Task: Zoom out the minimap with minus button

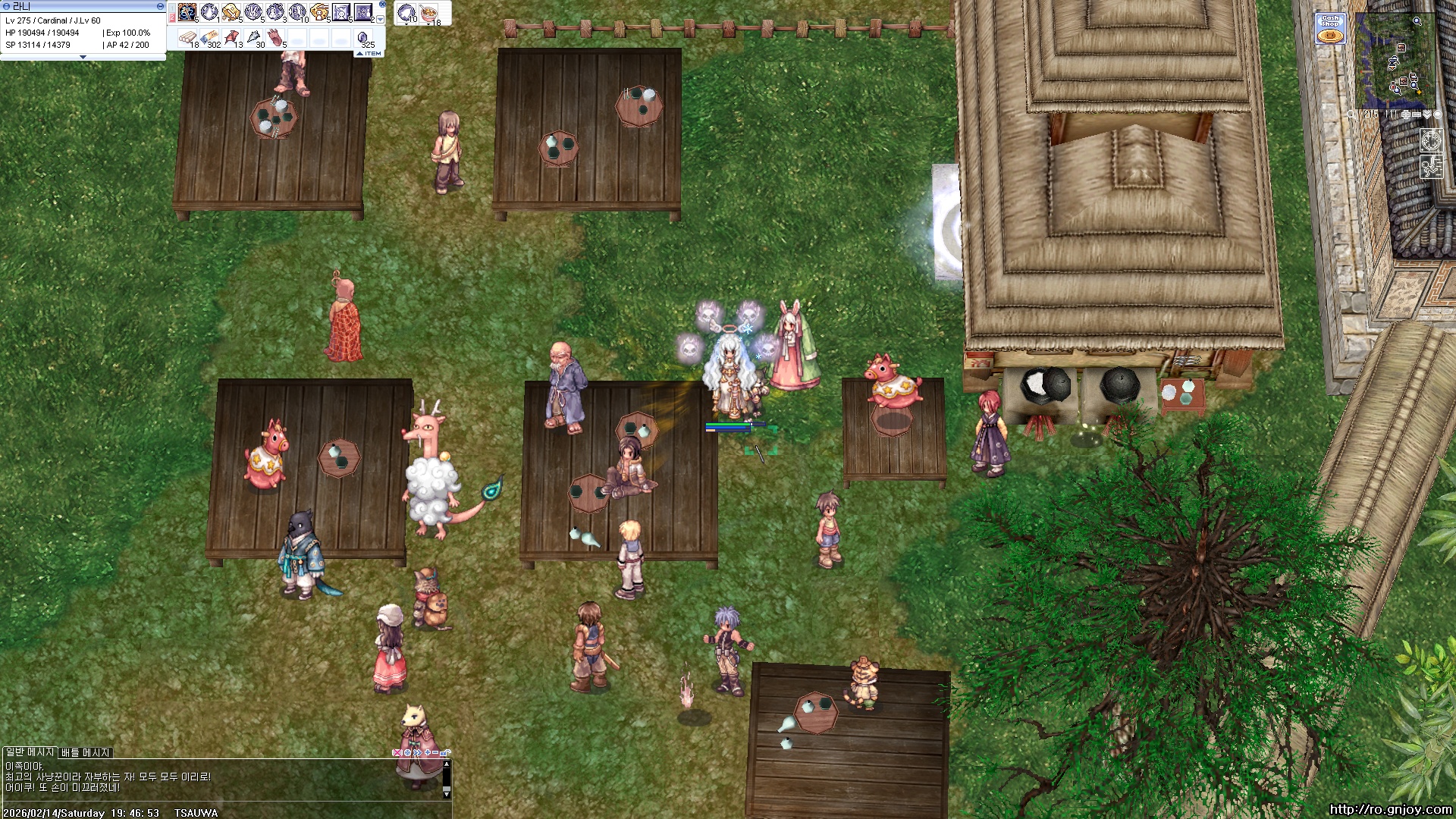Action: click(x=1417, y=115)
